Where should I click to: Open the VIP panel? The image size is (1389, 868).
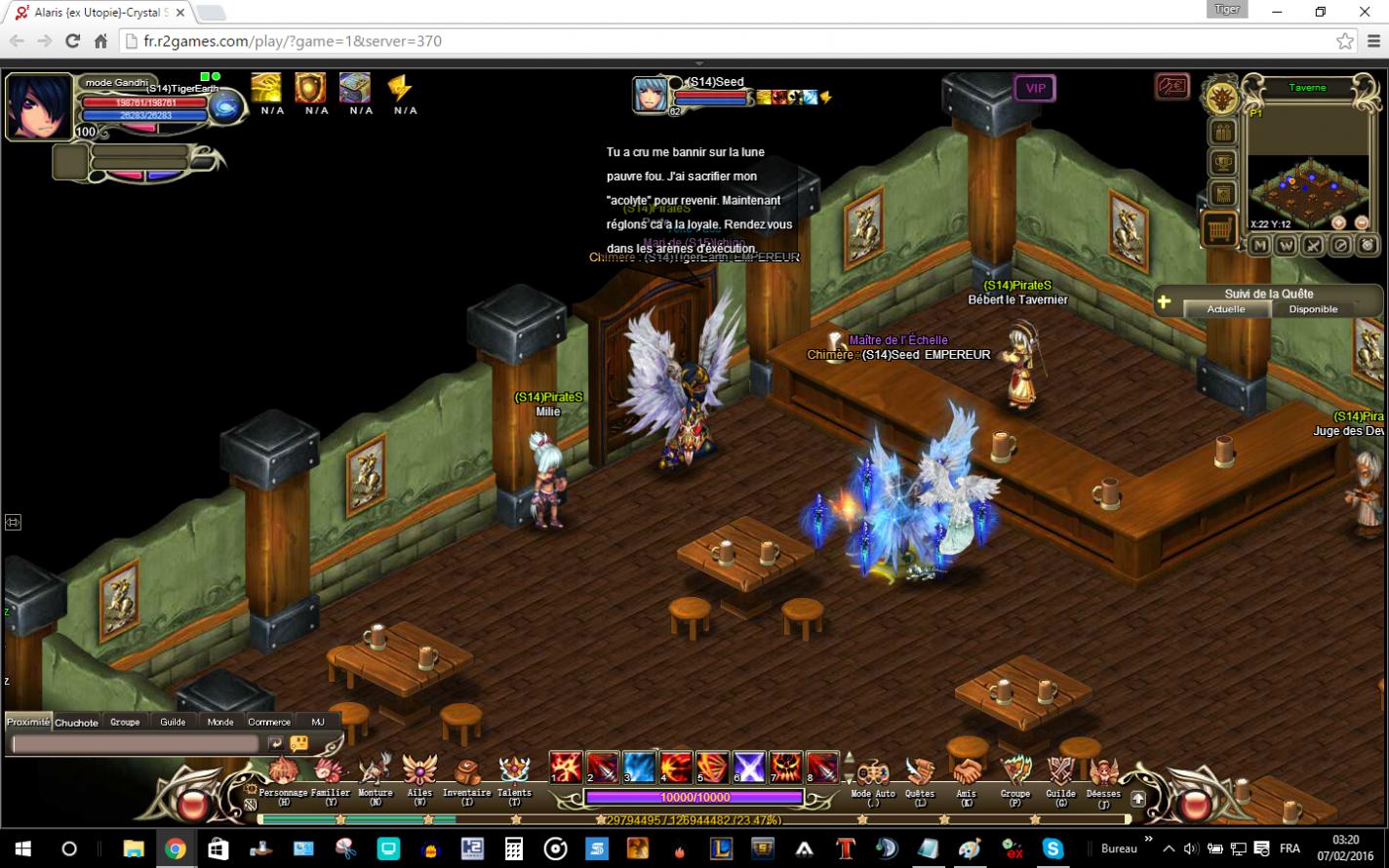click(1035, 88)
